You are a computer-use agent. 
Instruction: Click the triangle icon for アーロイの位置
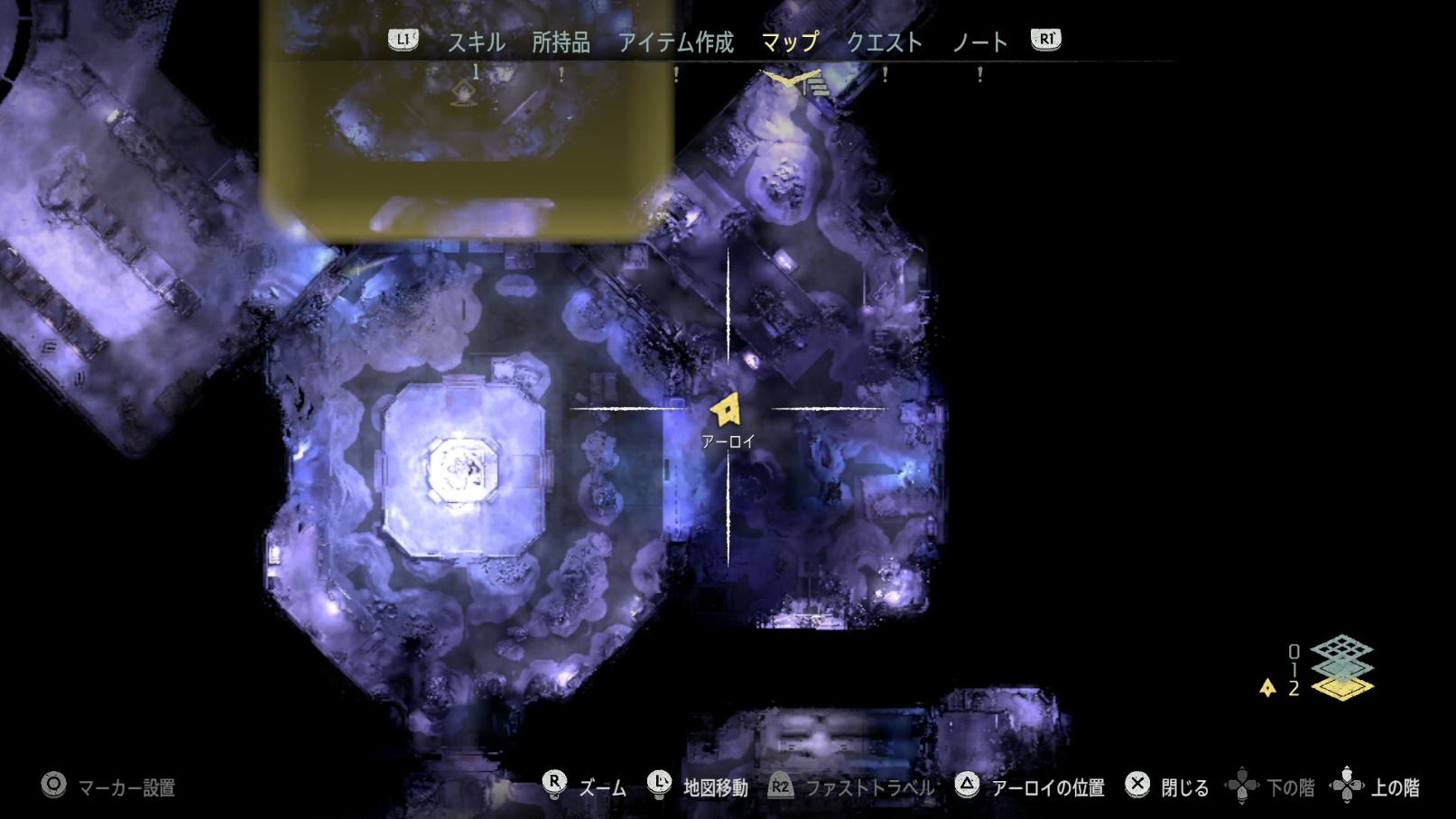[969, 786]
